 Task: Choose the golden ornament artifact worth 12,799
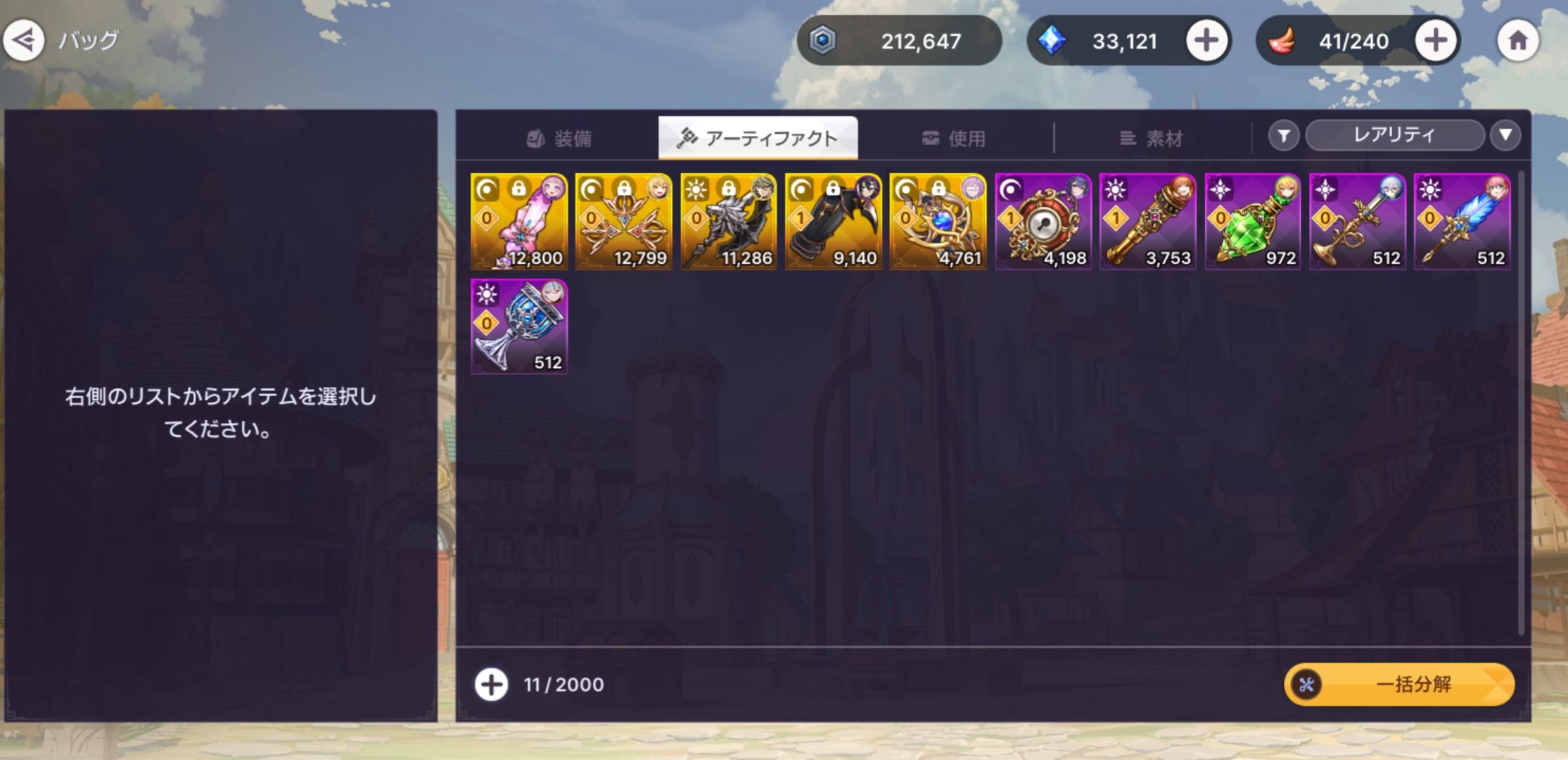tap(624, 222)
